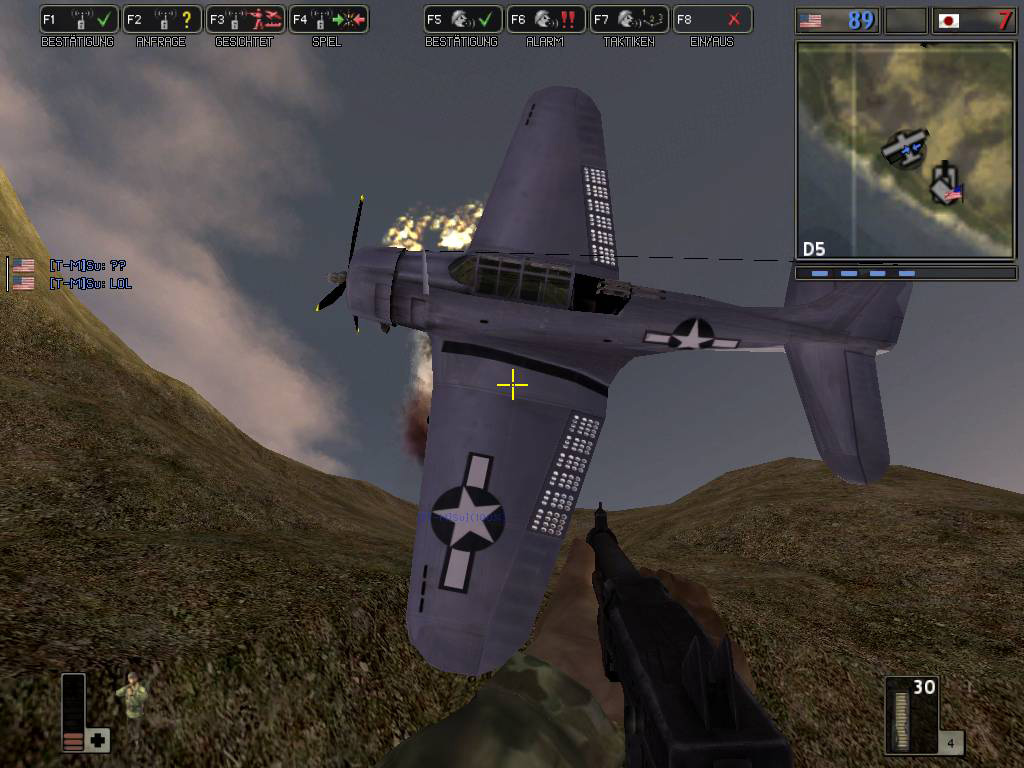Click the medic cross health icon
Image resolution: width=1024 pixels, height=768 pixels.
coord(98,740)
